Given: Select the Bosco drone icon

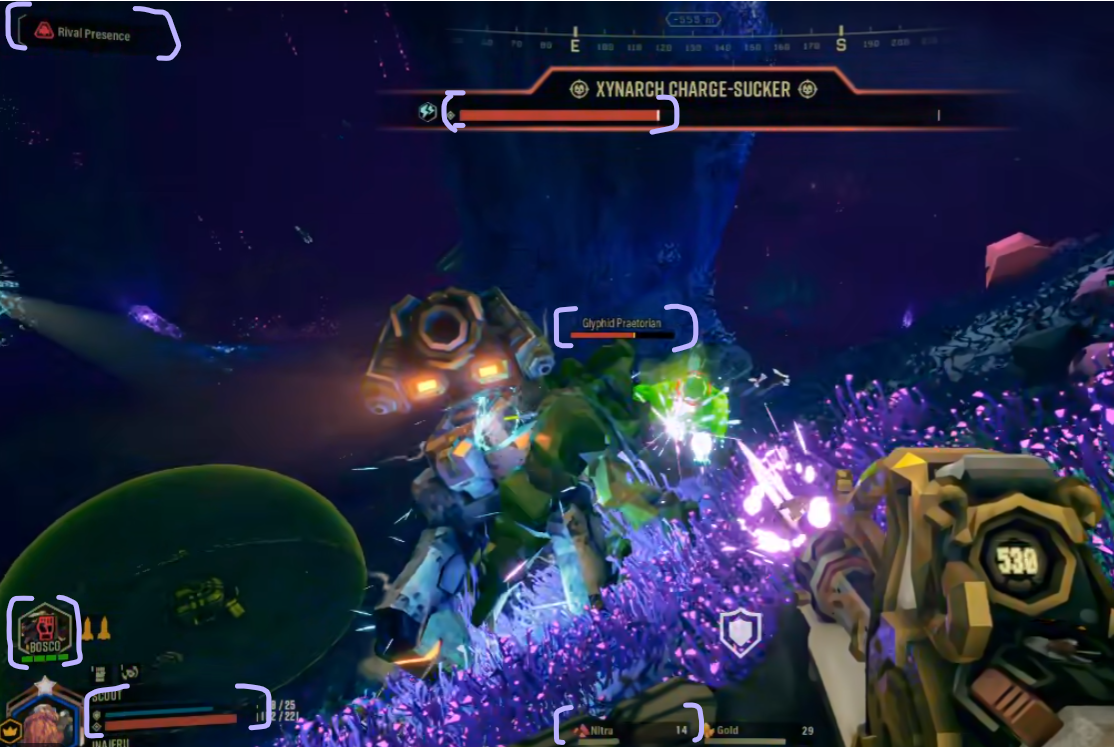Looking at the screenshot, I should (44, 631).
